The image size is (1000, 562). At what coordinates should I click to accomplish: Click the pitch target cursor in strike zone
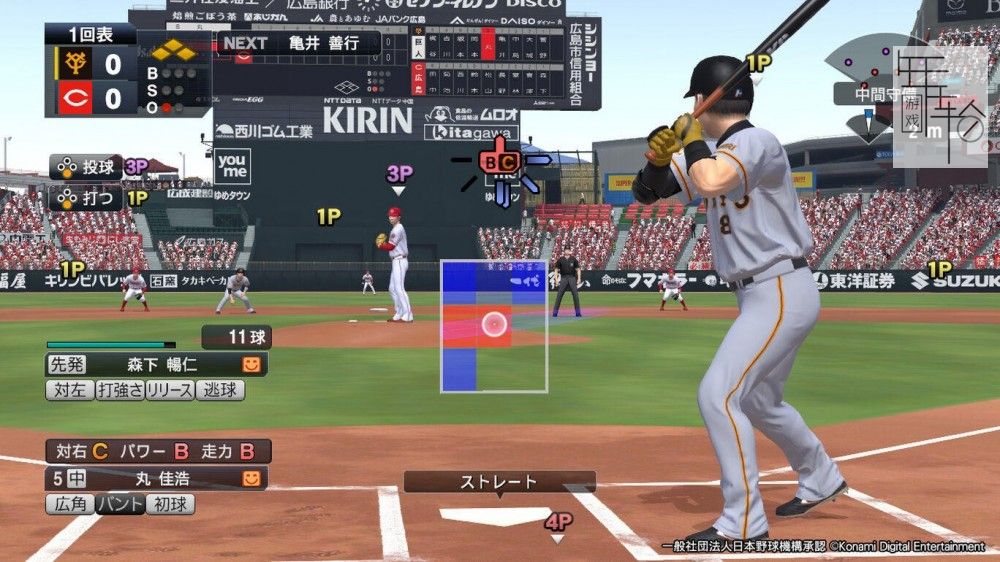(x=494, y=323)
